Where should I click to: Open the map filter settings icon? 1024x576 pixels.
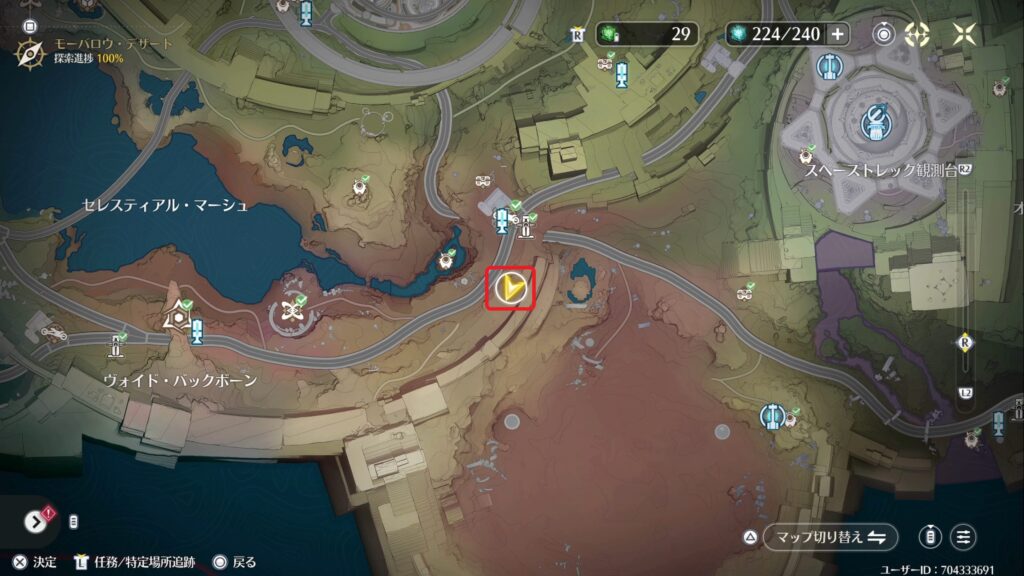[964, 537]
